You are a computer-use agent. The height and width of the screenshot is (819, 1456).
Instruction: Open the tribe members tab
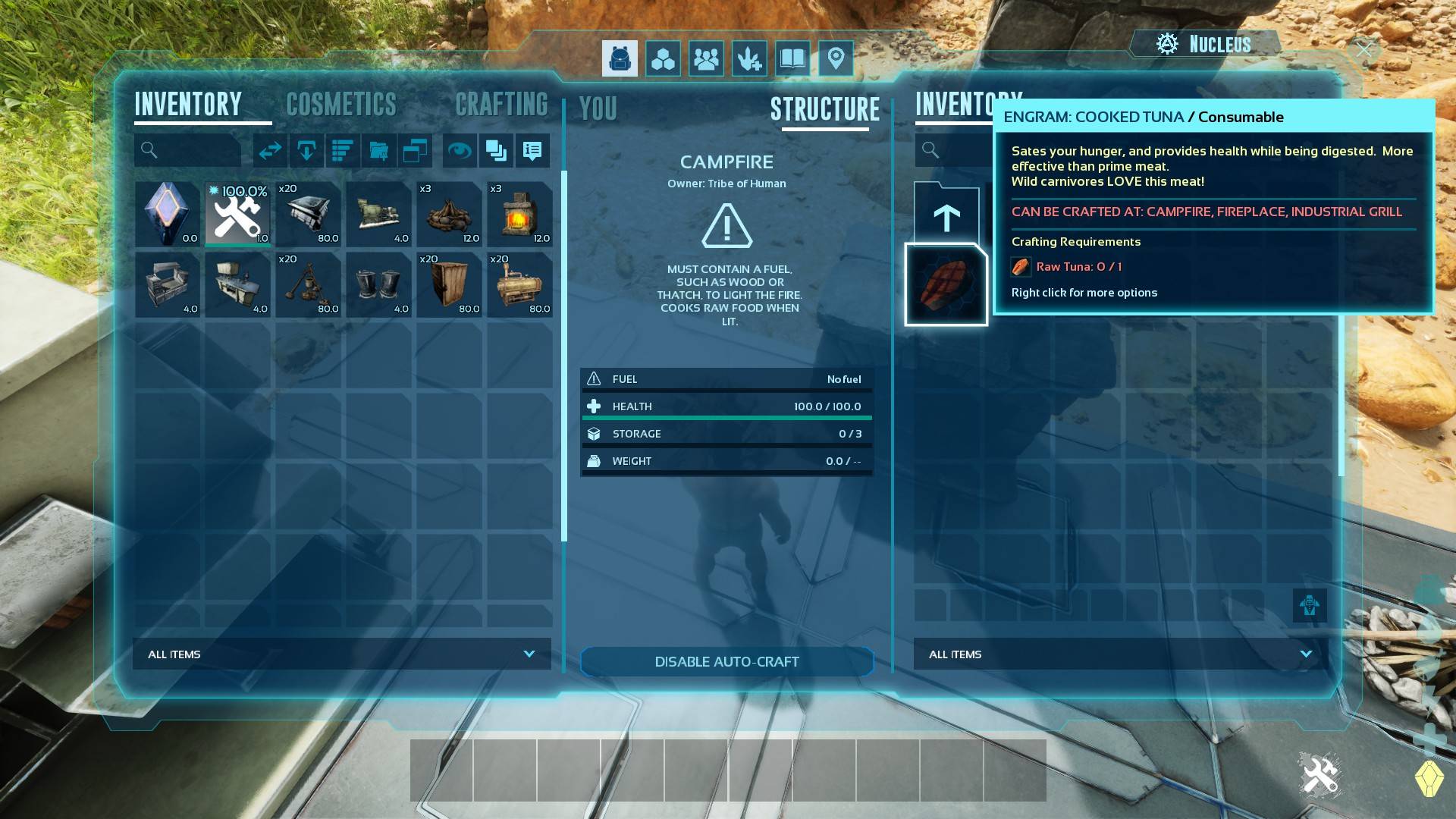click(706, 58)
